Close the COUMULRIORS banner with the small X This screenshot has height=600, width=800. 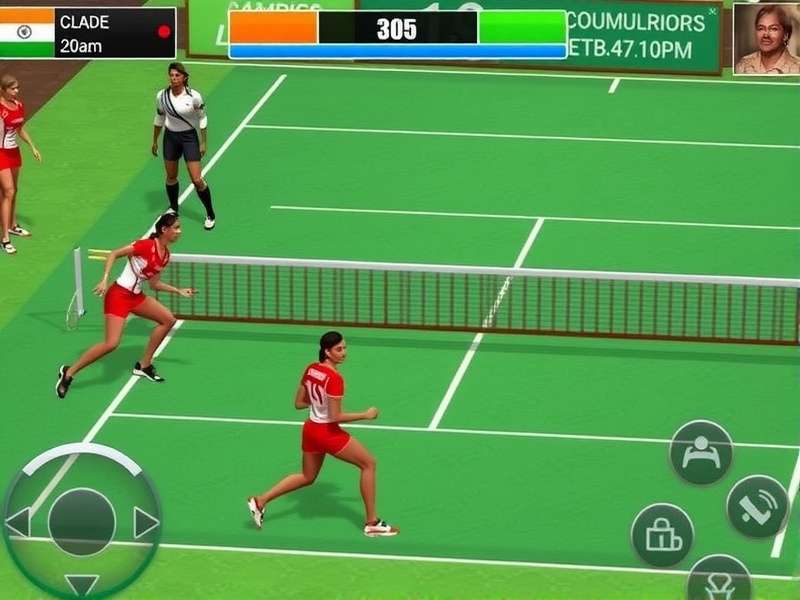(x=712, y=13)
